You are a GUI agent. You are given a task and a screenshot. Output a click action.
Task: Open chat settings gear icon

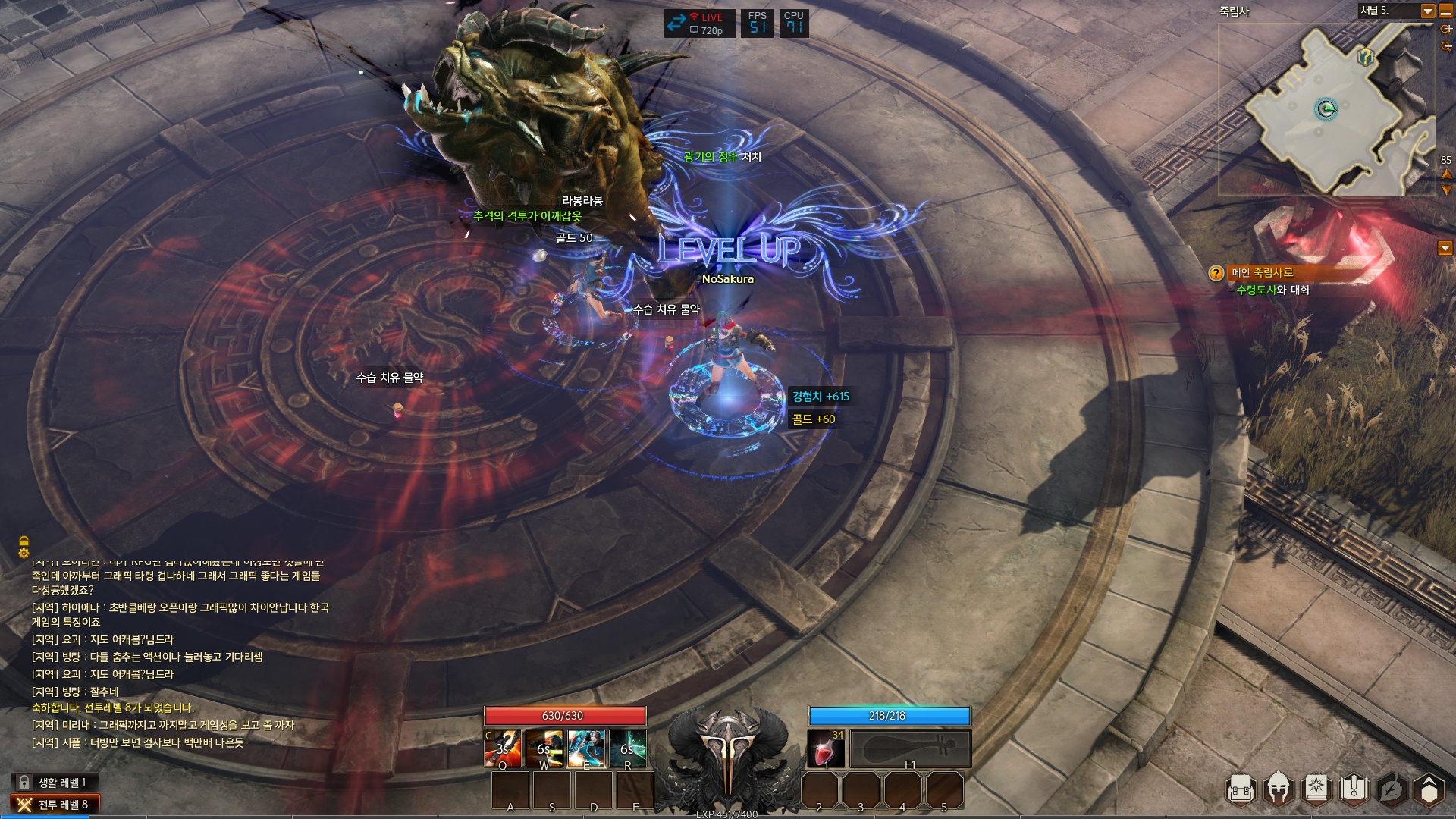pos(24,554)
